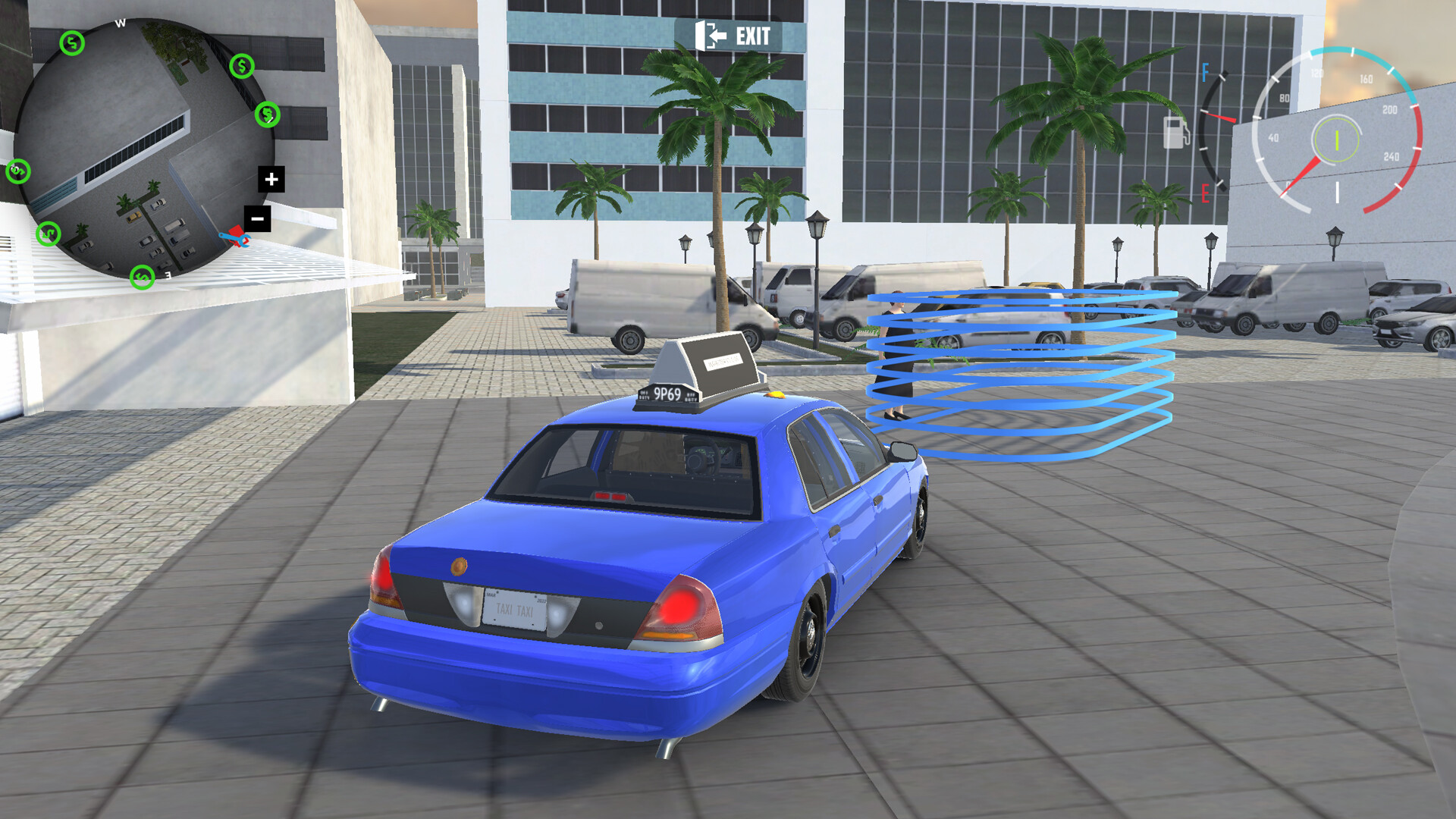Screen dimensions: 1456x819
Task: Zoom in the minimap with the plus button
Action: (x=271, y=177)
